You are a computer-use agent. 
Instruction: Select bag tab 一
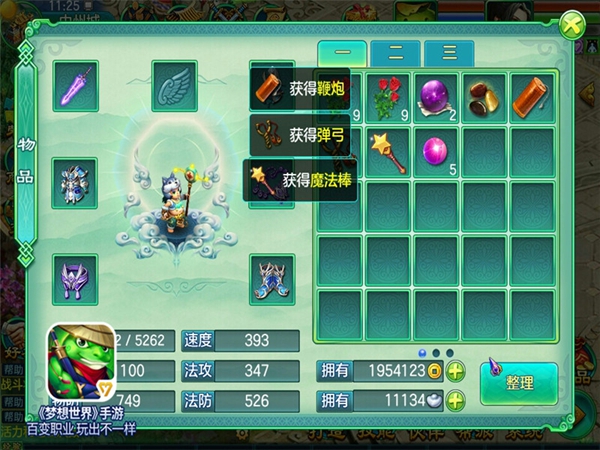(x=343, y=54)
